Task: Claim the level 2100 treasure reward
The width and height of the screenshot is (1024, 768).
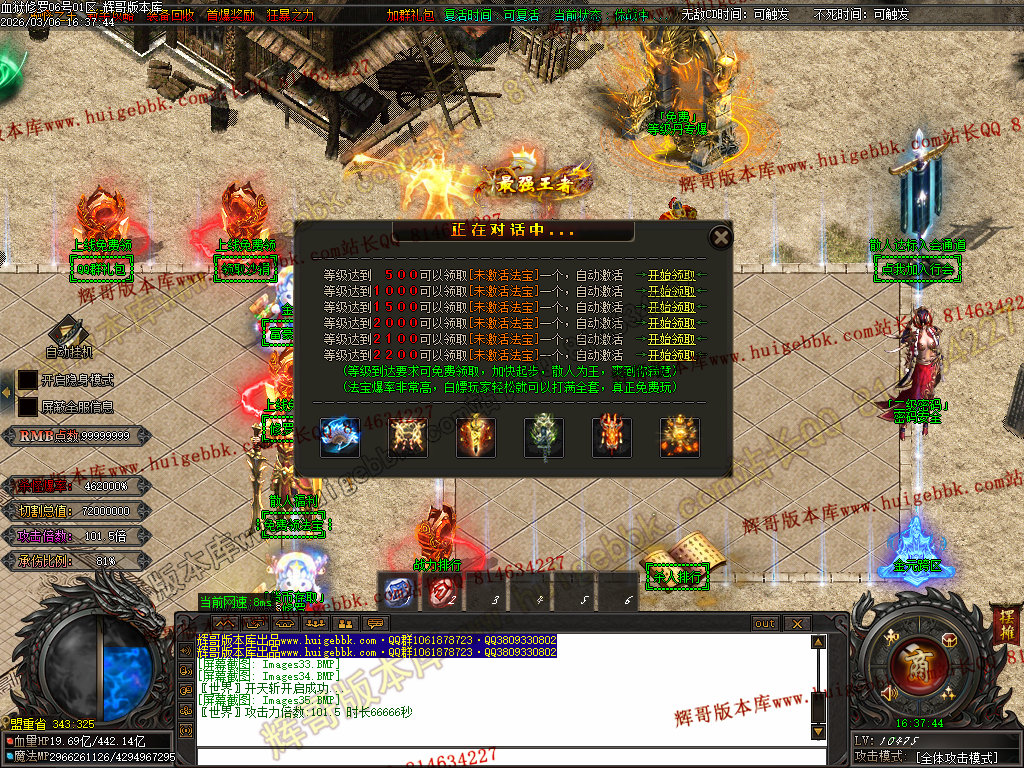Action: 671,339
